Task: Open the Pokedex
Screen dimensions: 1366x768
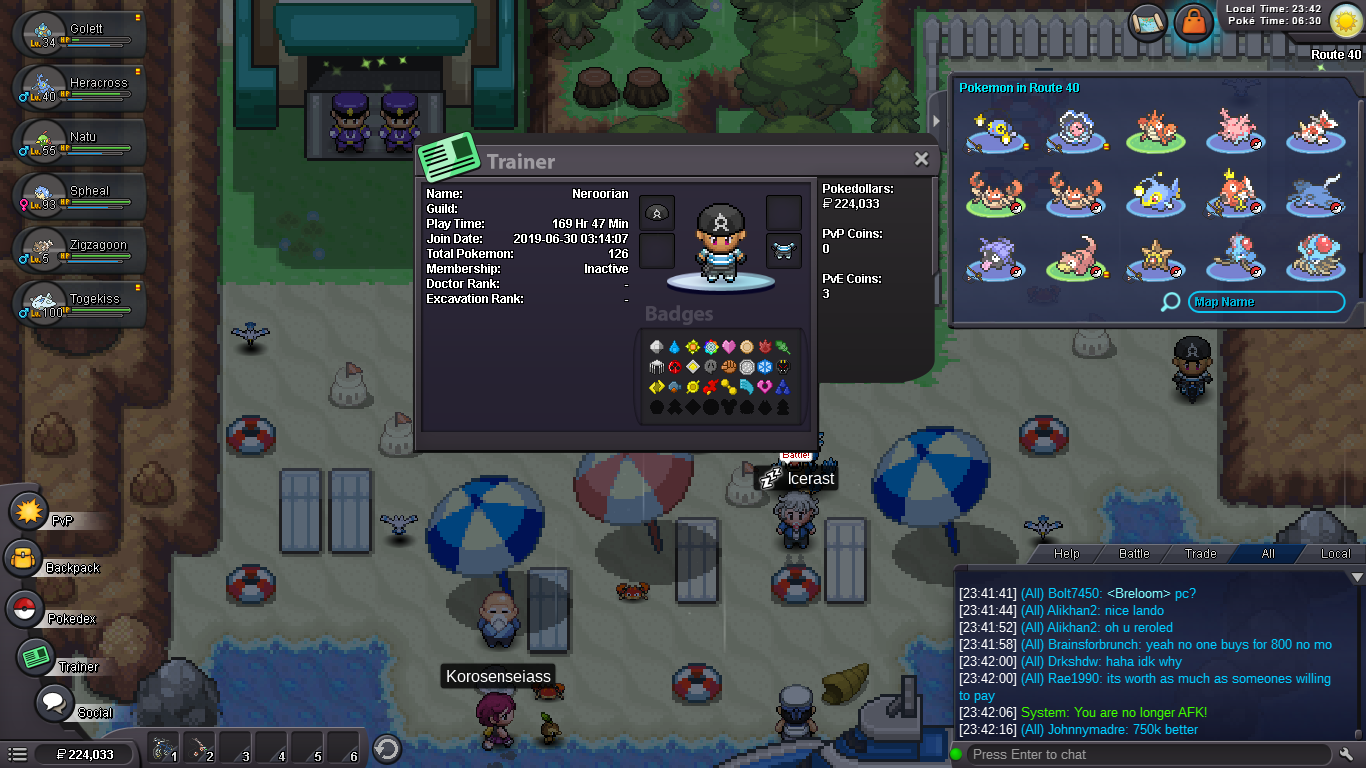Action: point(26,609)
